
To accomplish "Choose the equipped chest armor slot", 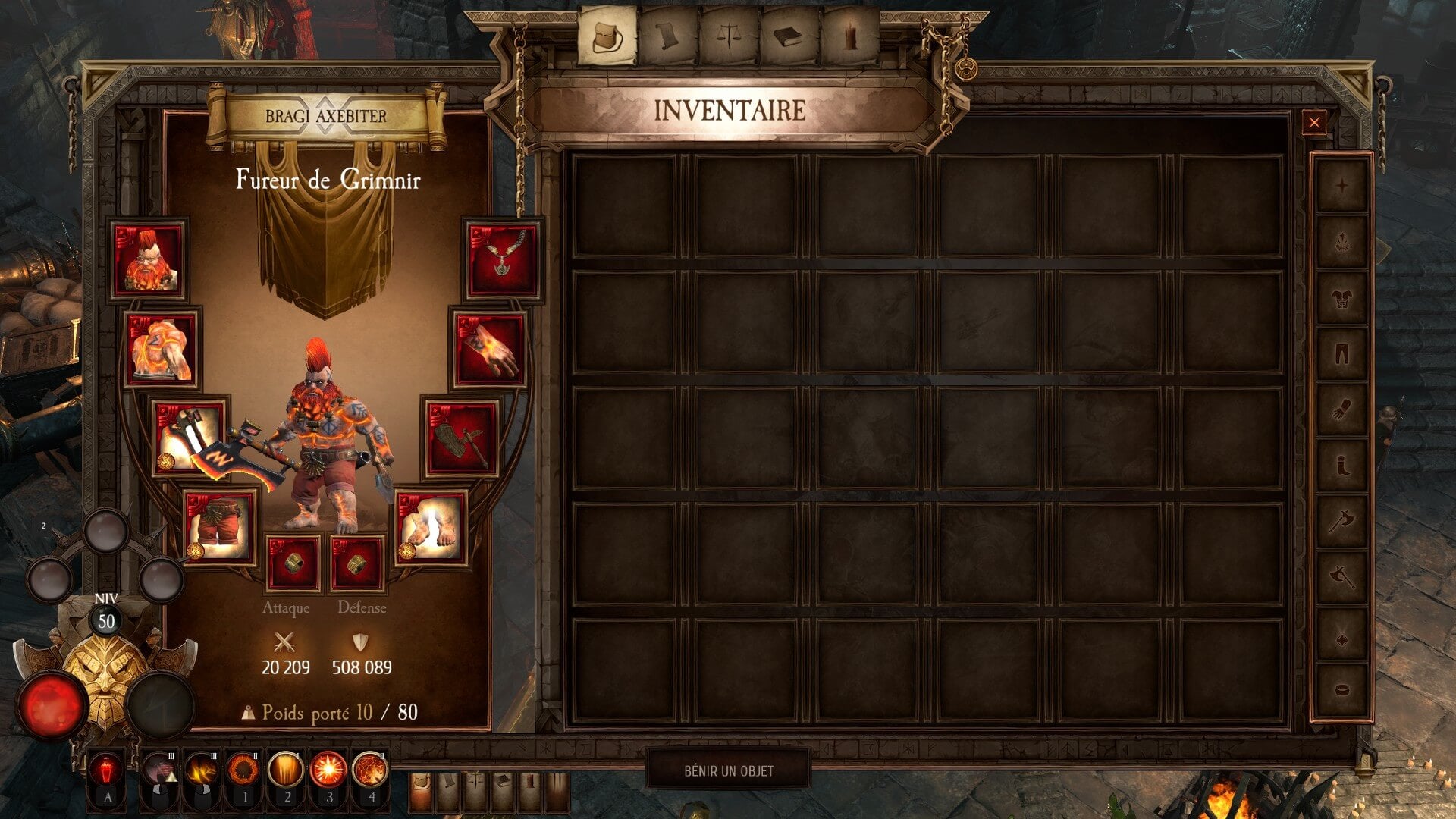I will pos(162,349).
